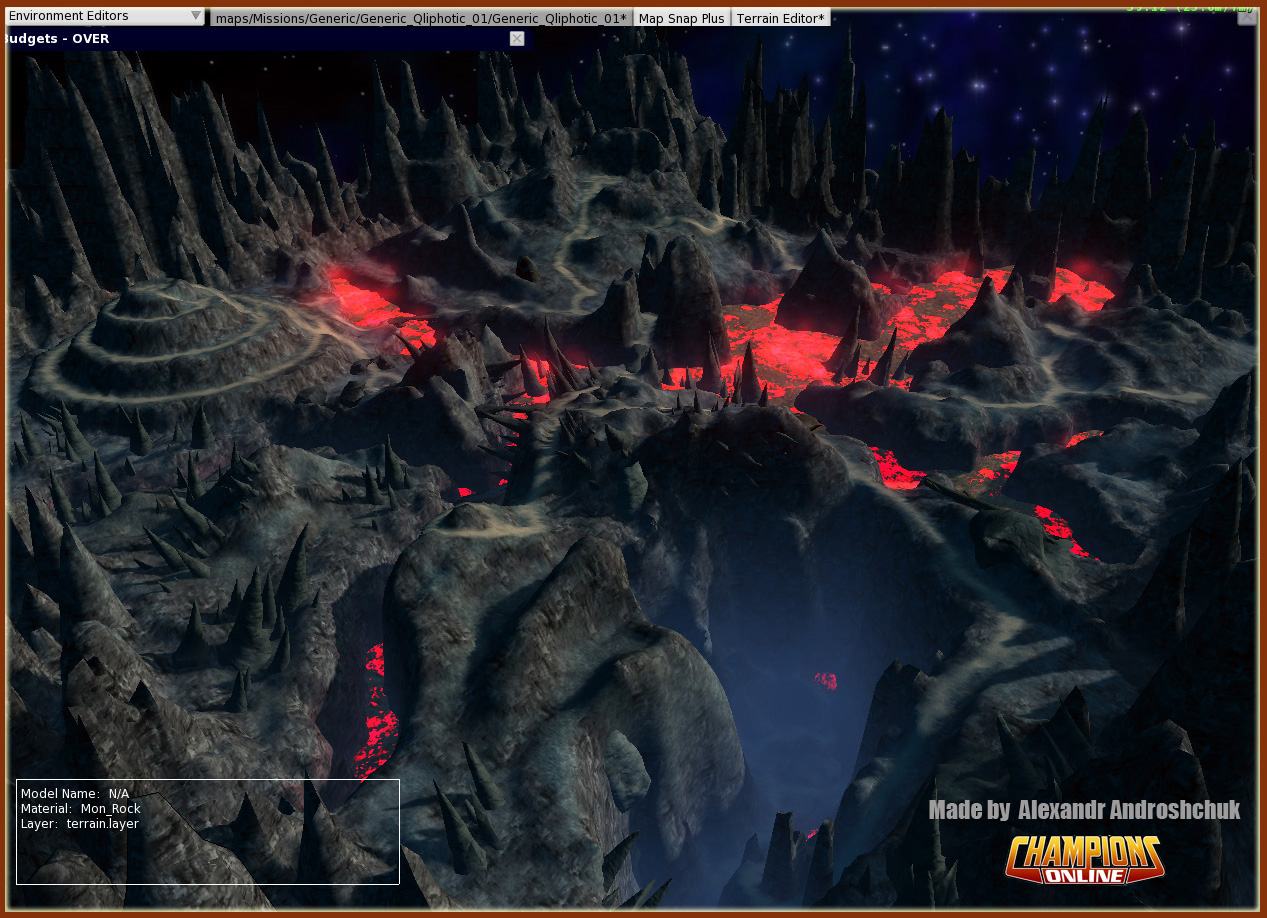Viewport: 1267px width, 918px height.
Task: Close the Budgets panel
Action: [x=517, y=38]
